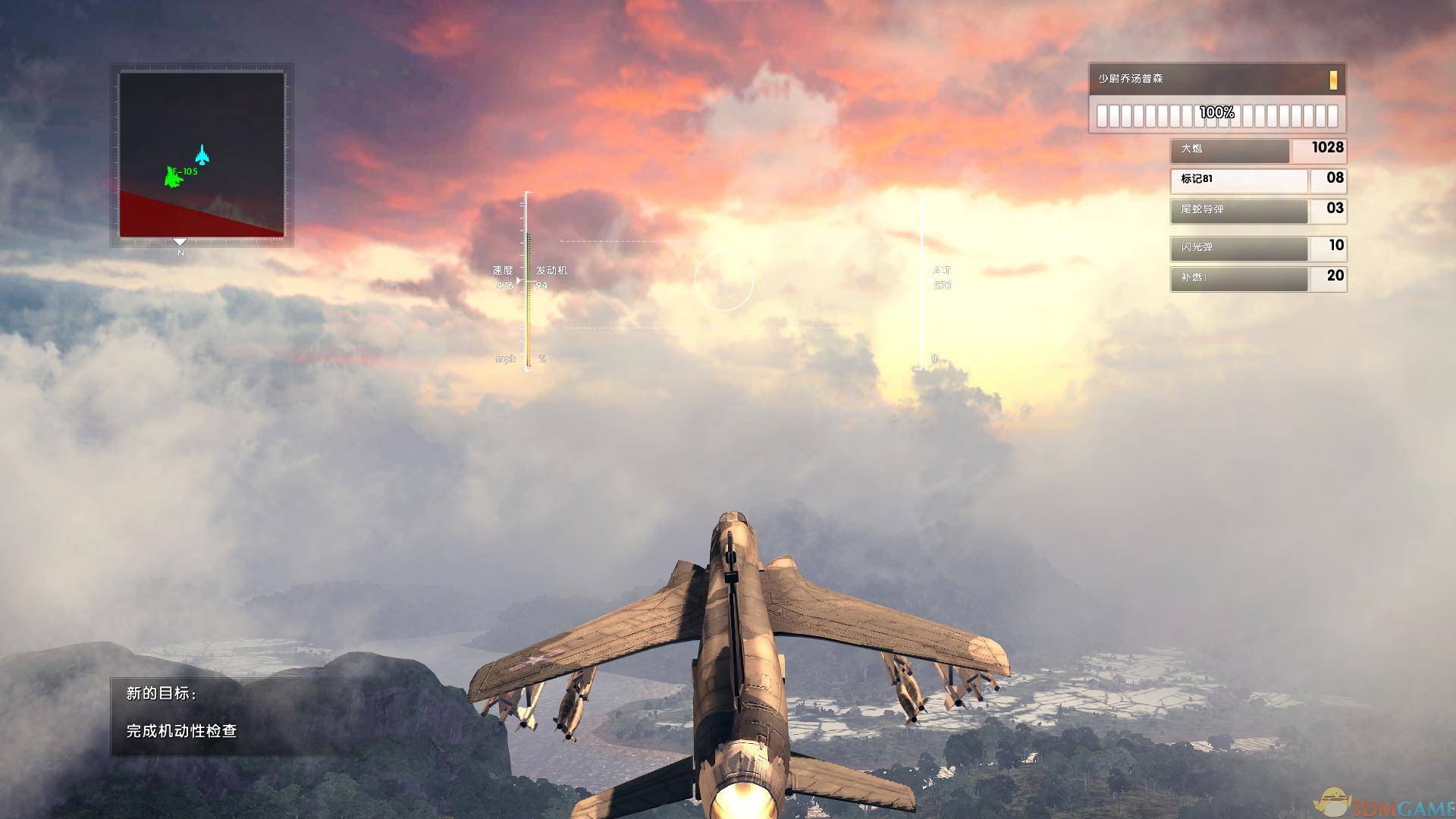The width and height of the screenshot is (1456, 819).
Task: Click the N compass triangle below the minimap
Action: pyautogui.click(x=180, y=243)
